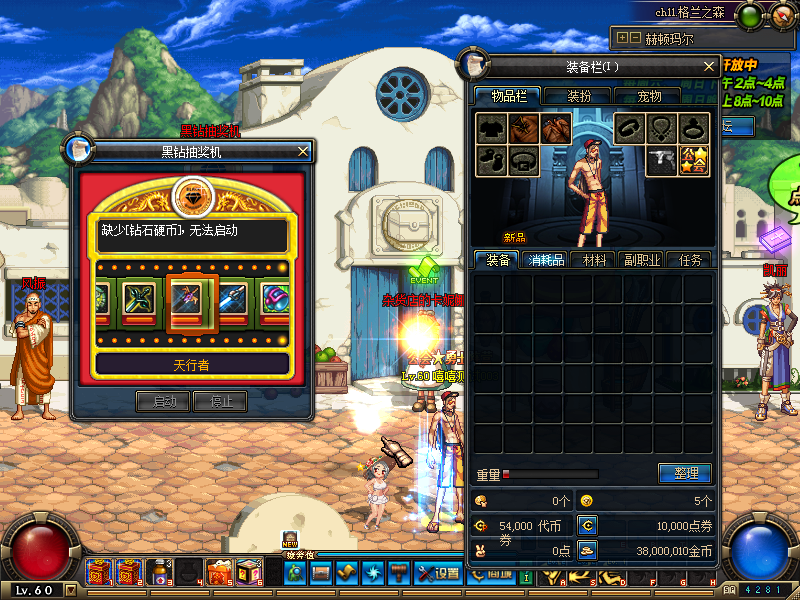Select the guild emblem 公会 equipment slot
This screenshot has width=800, height=600.
[x=694, y=160]
